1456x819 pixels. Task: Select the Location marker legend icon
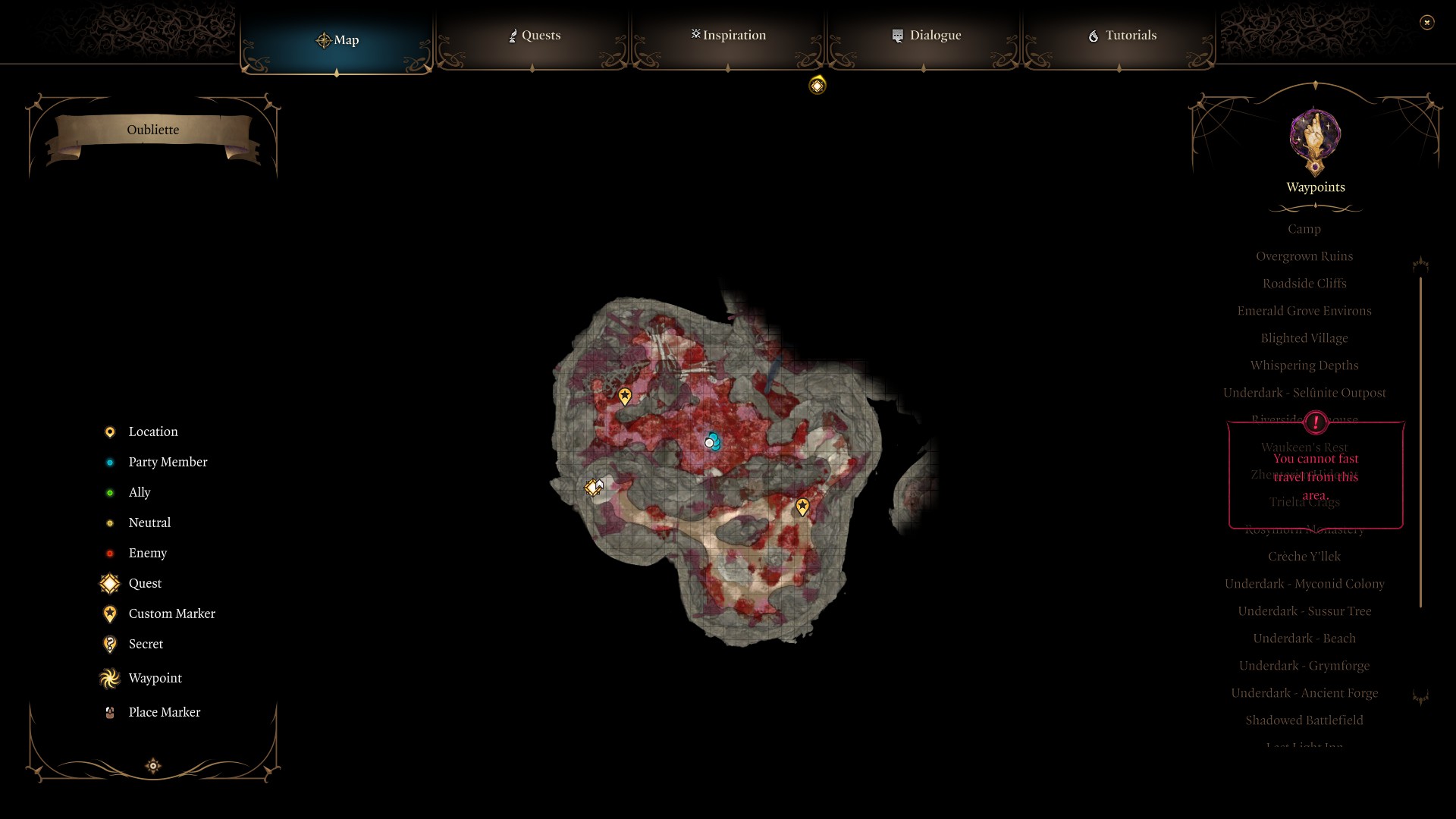point(109,431)
